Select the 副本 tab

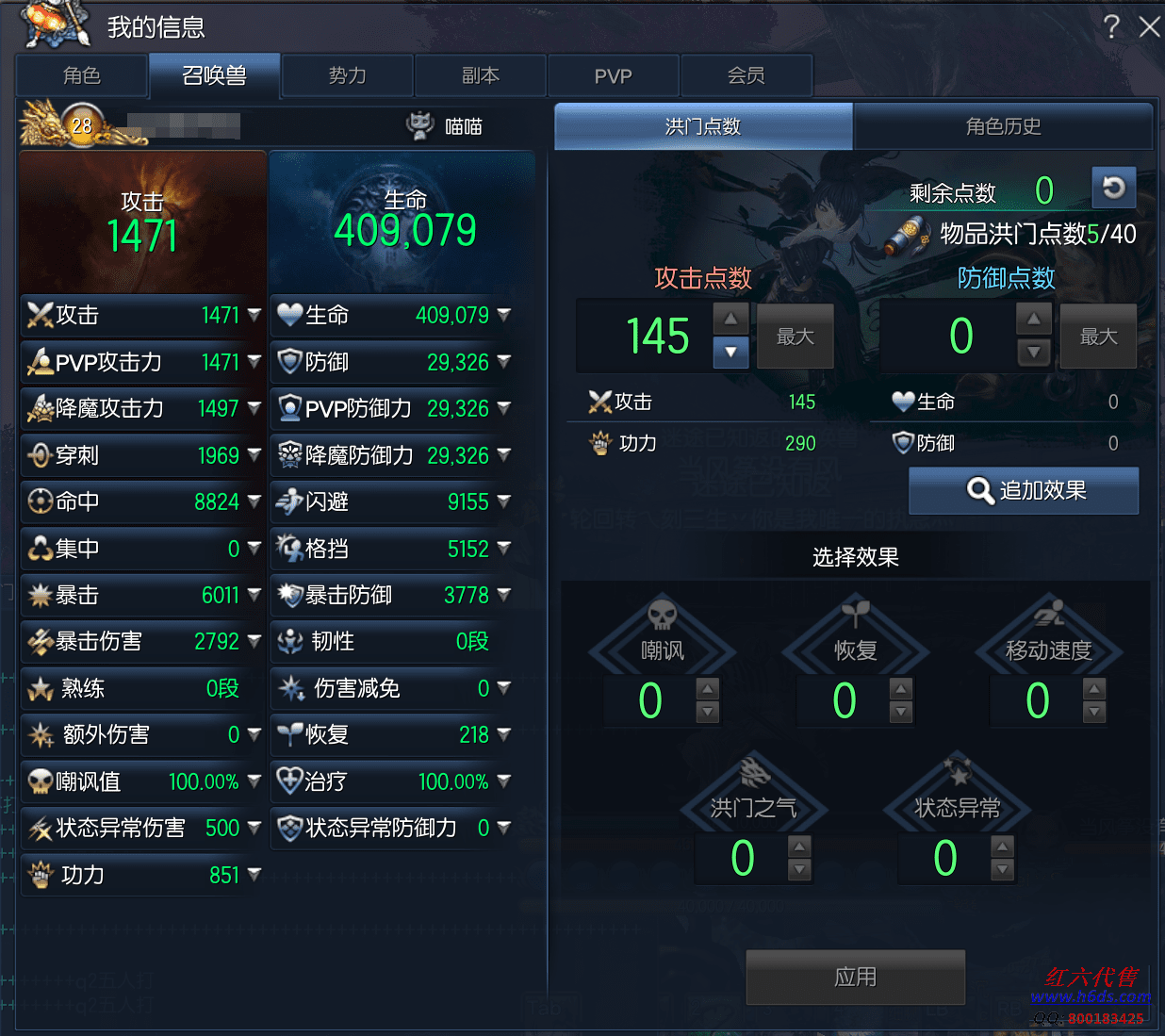pos(480,75)
